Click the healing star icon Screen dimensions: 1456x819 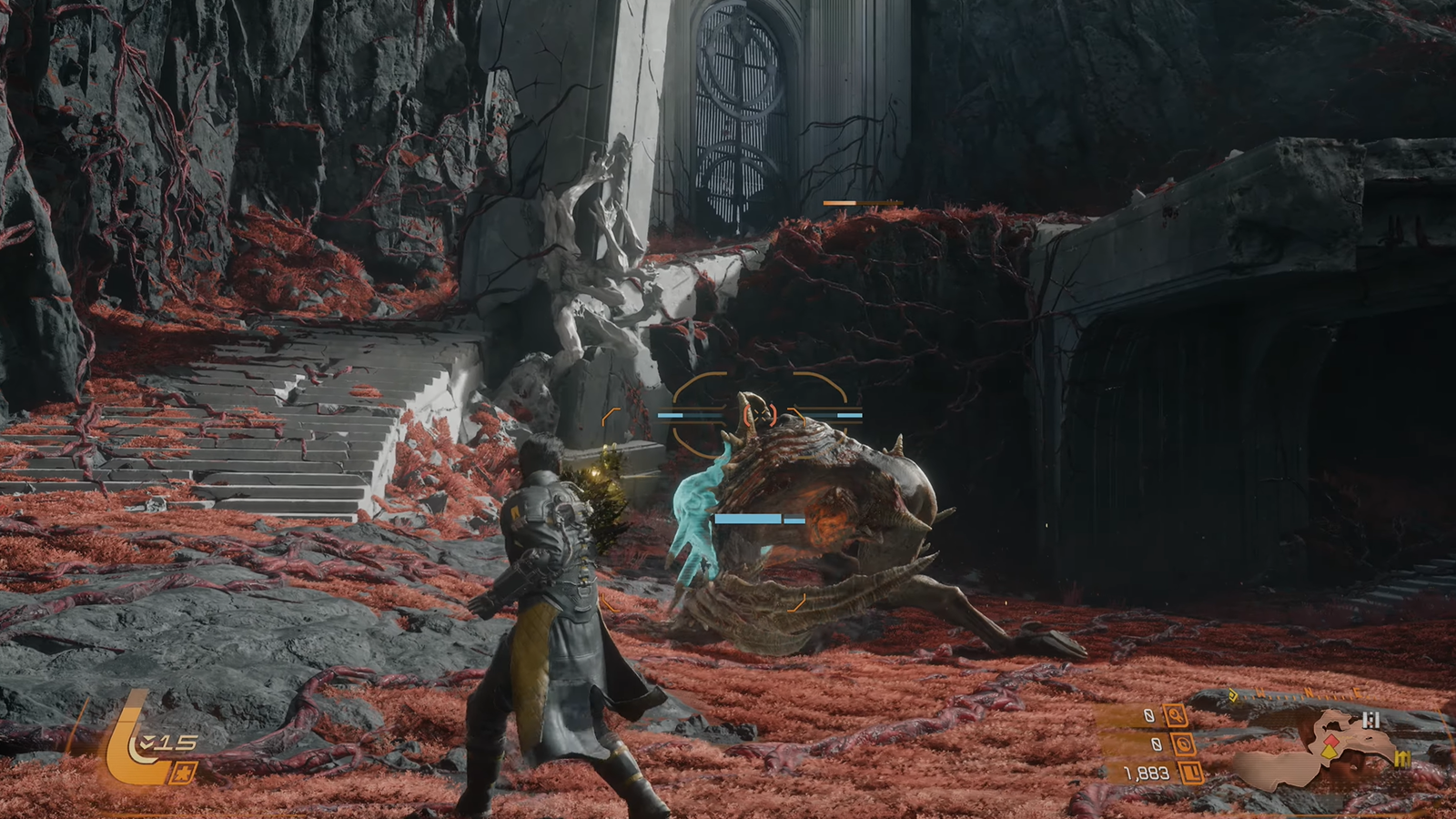183,772
